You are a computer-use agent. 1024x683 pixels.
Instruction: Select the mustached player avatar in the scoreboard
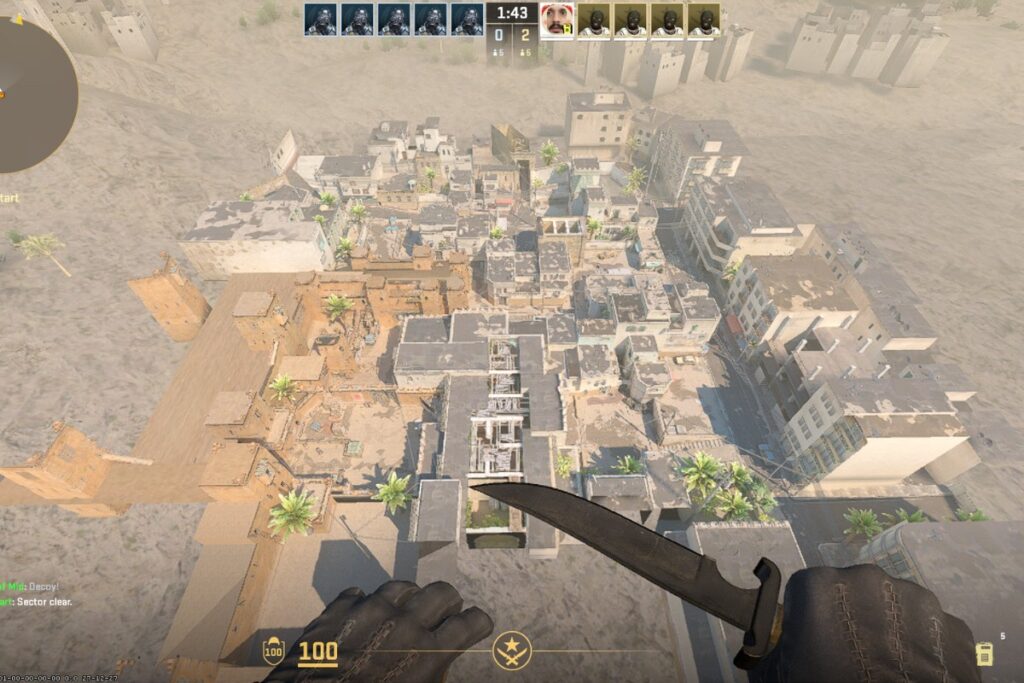pos(557,20)
